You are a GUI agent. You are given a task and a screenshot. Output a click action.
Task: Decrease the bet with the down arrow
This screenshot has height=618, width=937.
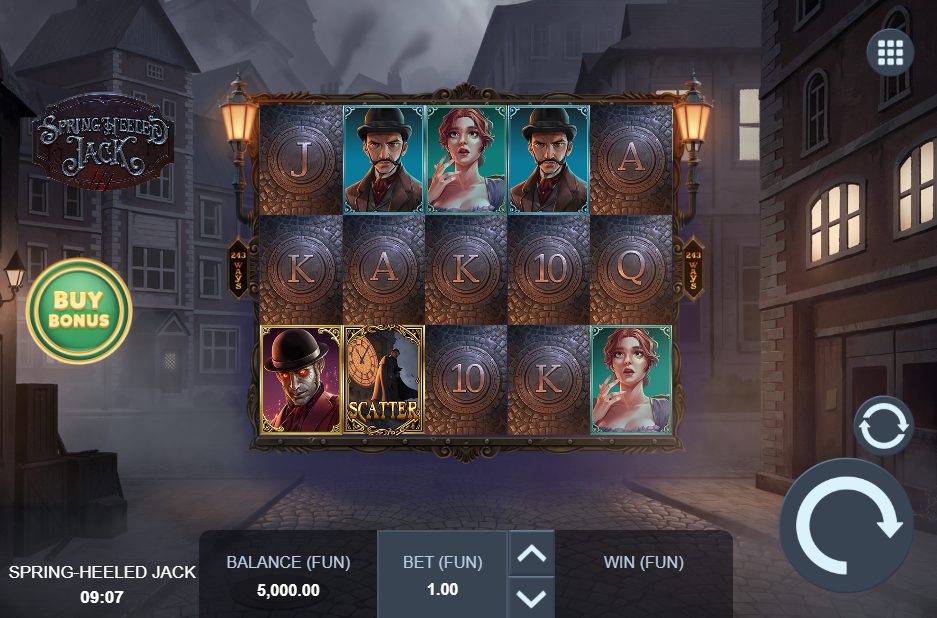[x=531, y=597]
